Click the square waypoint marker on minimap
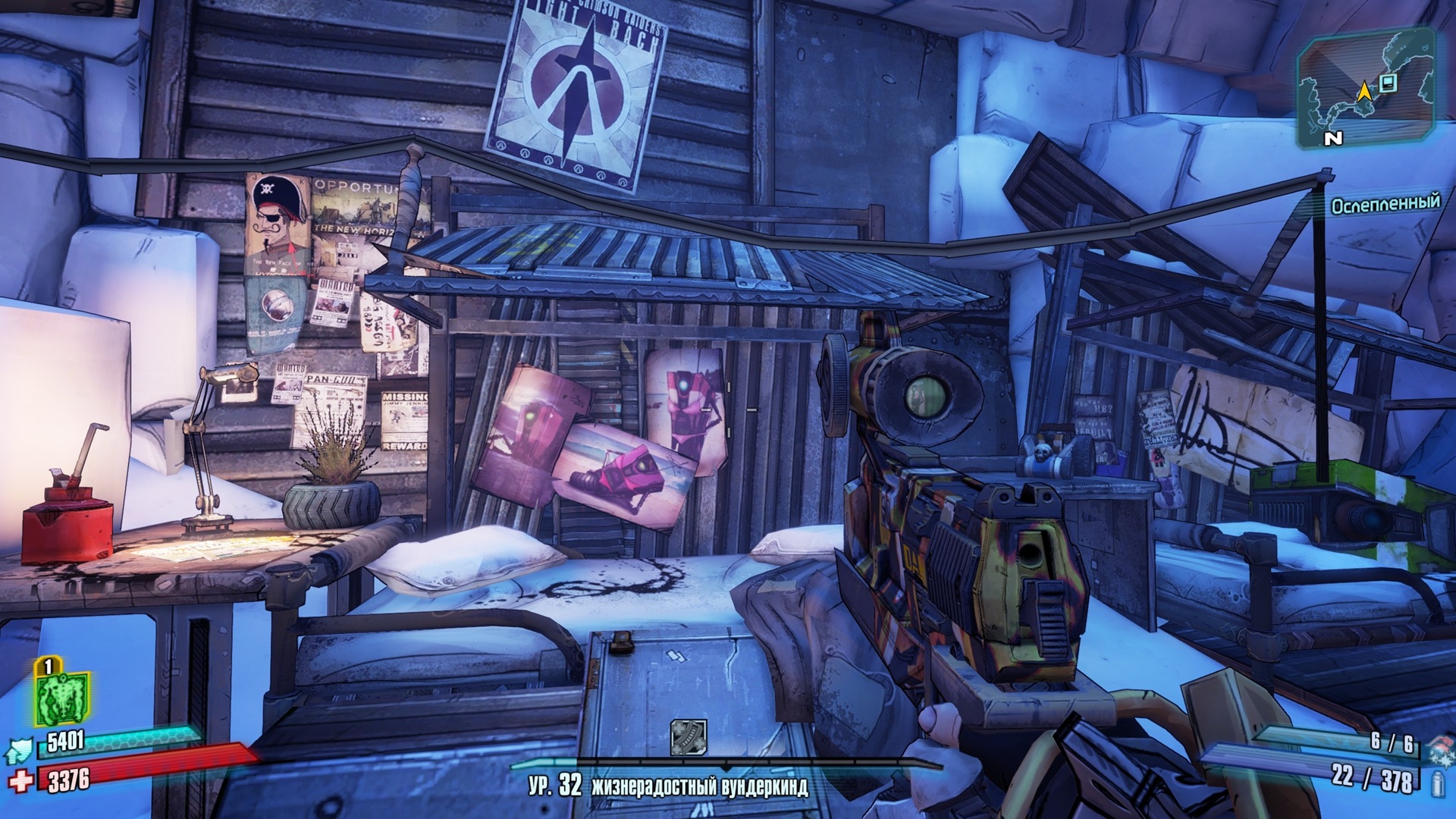Viewport: 1456px width, 819px height. point(1389,83)
